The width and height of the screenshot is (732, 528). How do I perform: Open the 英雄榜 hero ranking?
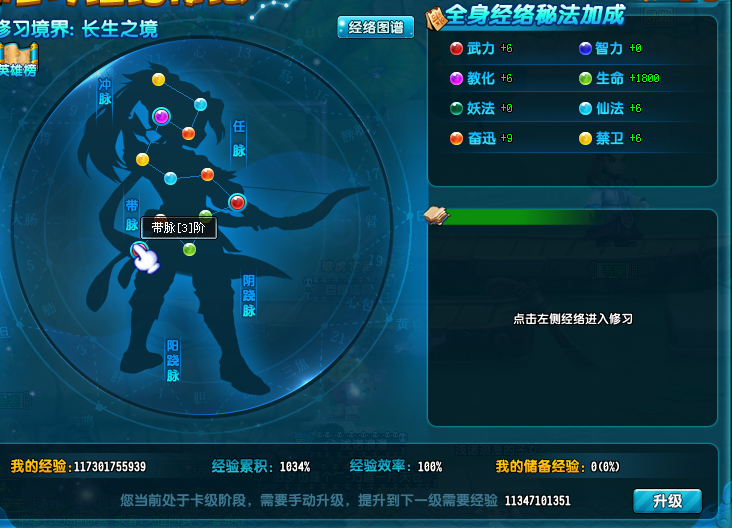(x=18, y=59)
